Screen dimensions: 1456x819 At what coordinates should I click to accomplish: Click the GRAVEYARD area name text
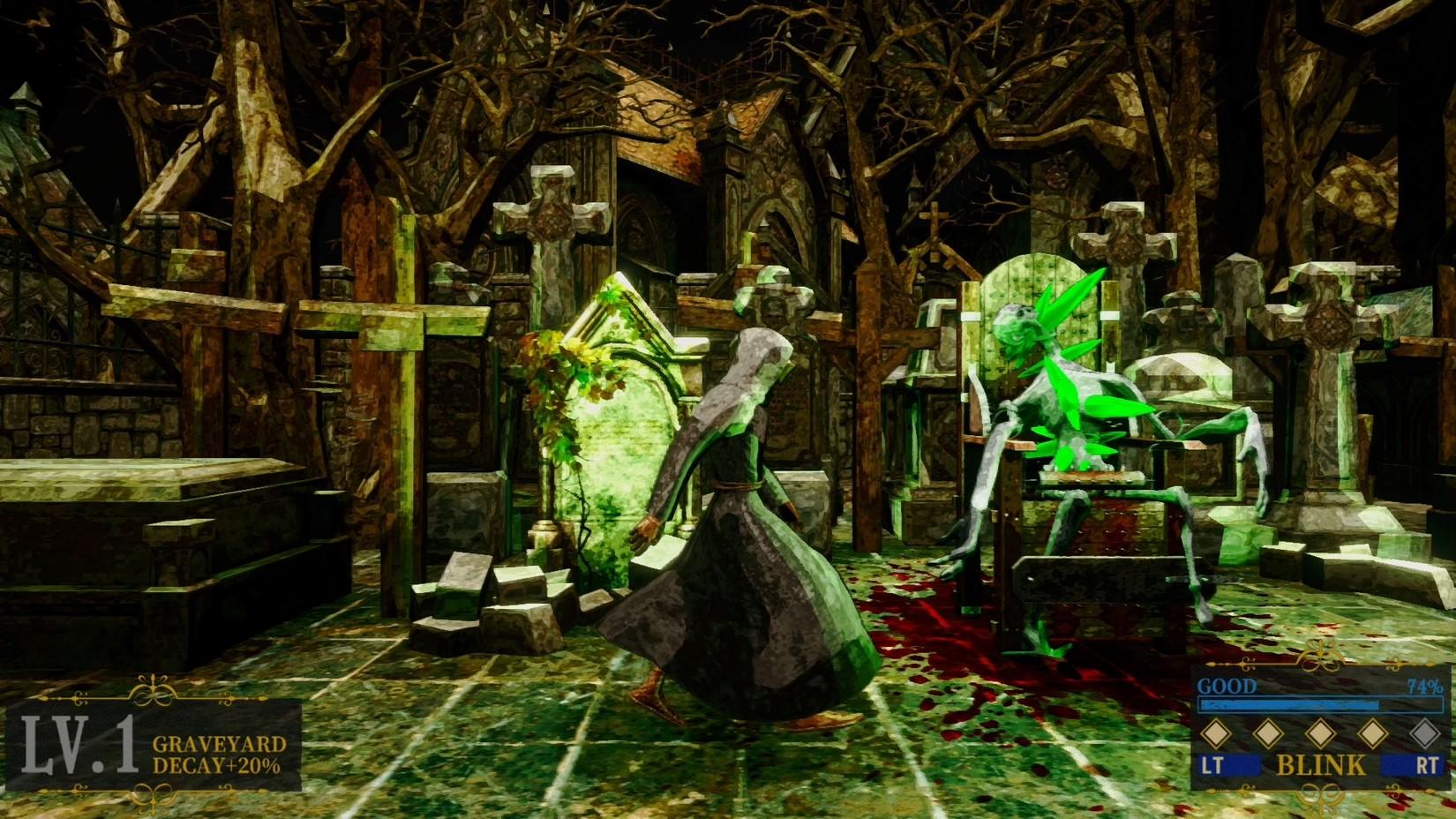click(221, 744)
